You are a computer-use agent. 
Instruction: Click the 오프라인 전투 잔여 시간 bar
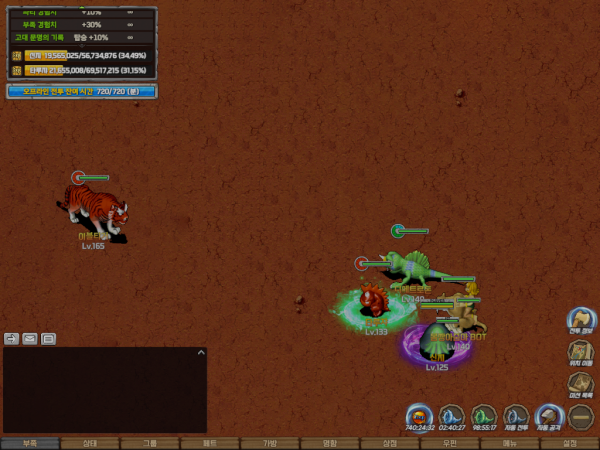(82, 91)
